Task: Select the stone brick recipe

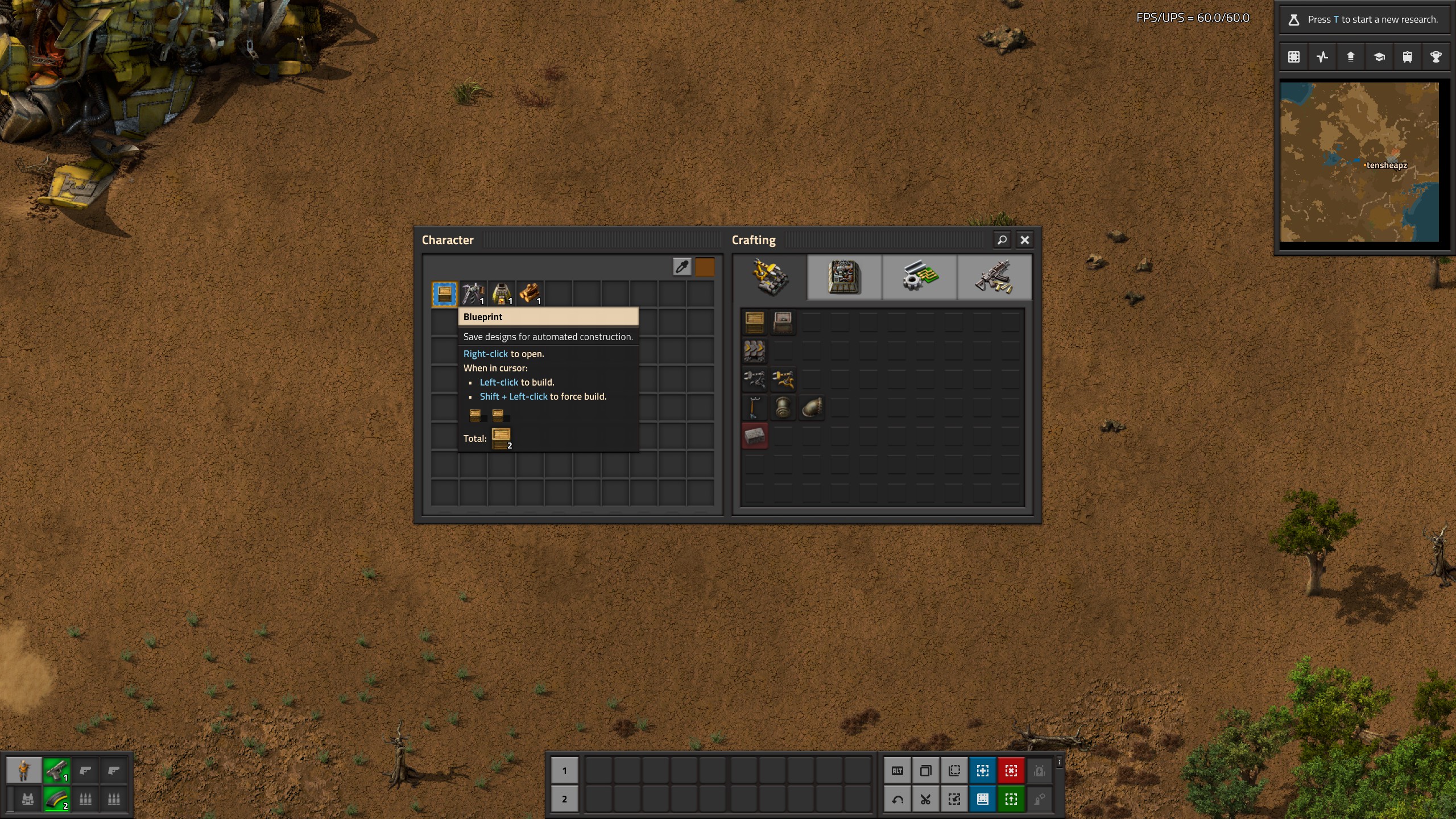Action: coord(755,436)
